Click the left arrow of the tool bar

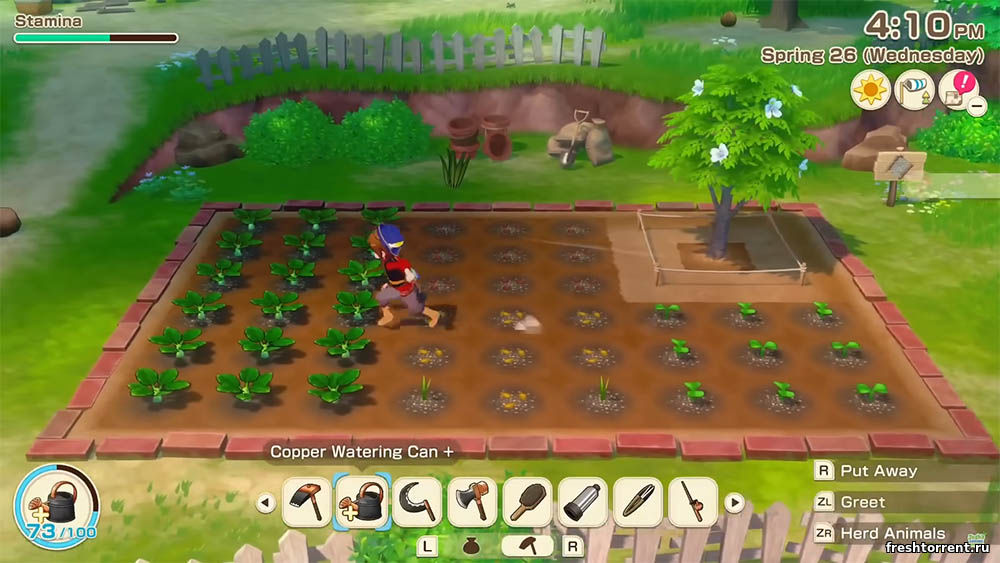[x=266, y=503]
